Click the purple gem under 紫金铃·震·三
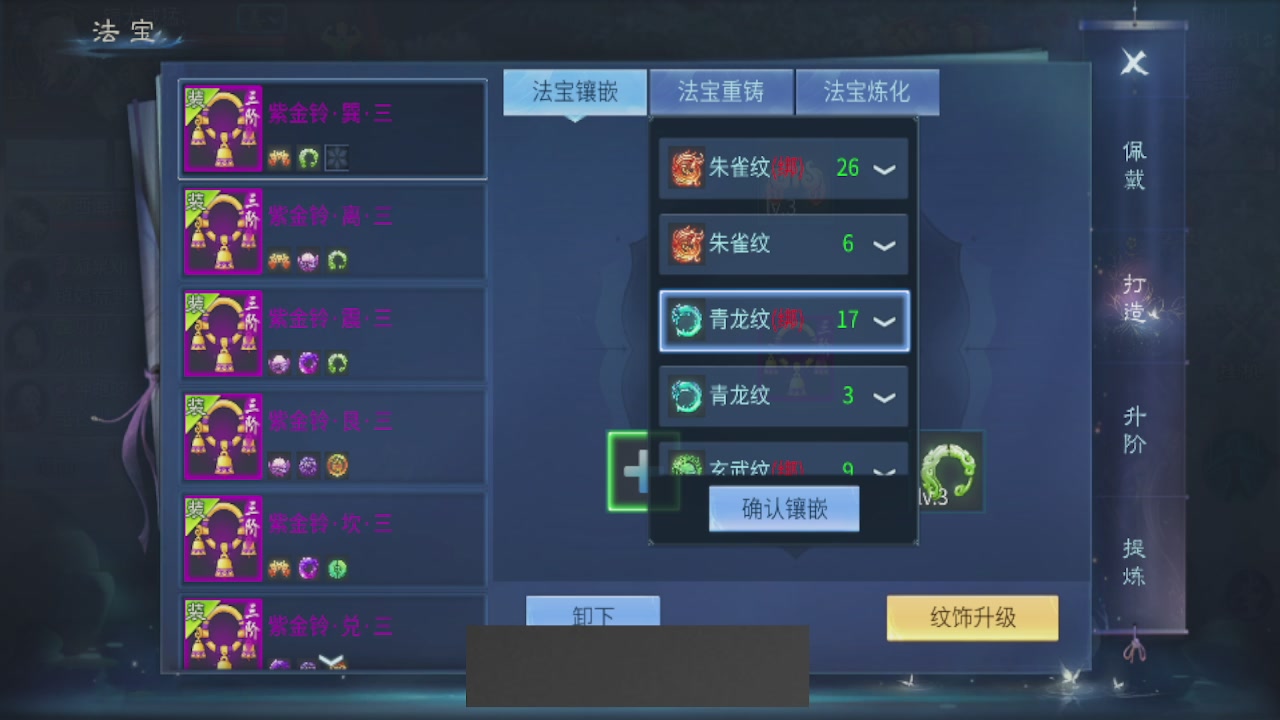Screen dimensions: 1280x720 point(308,363)
